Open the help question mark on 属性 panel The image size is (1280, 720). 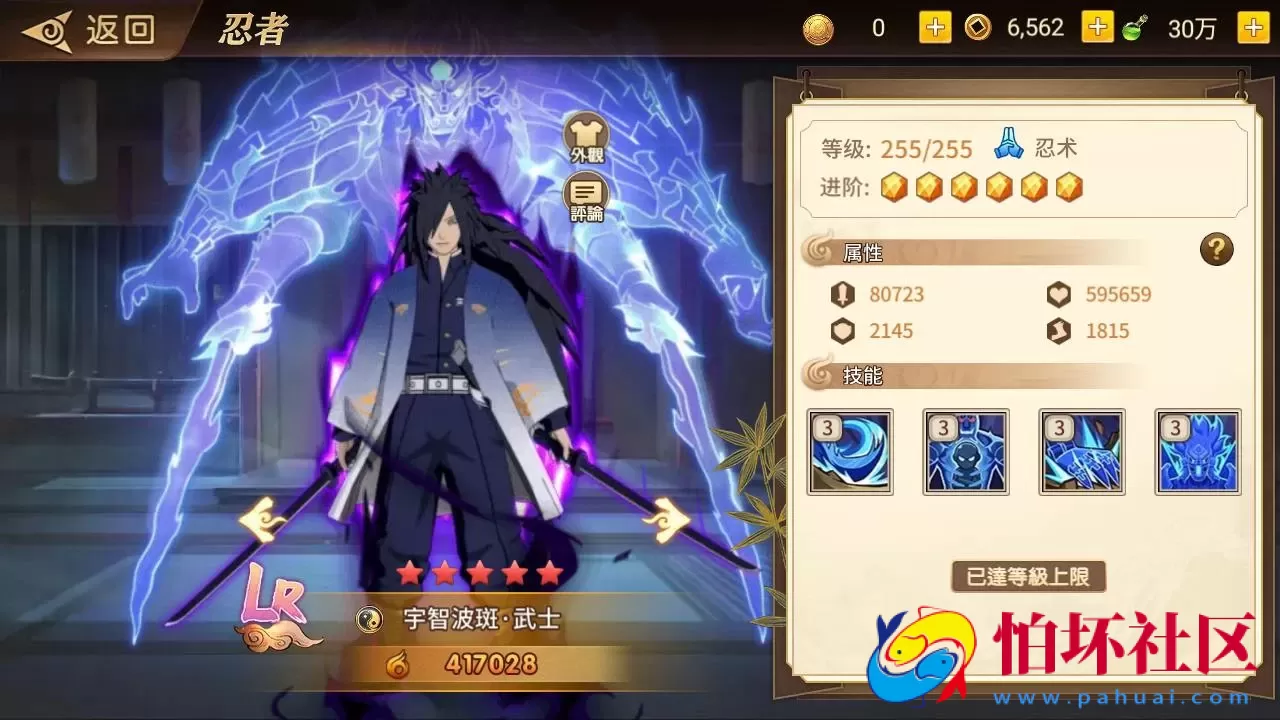pos(1216,250)
